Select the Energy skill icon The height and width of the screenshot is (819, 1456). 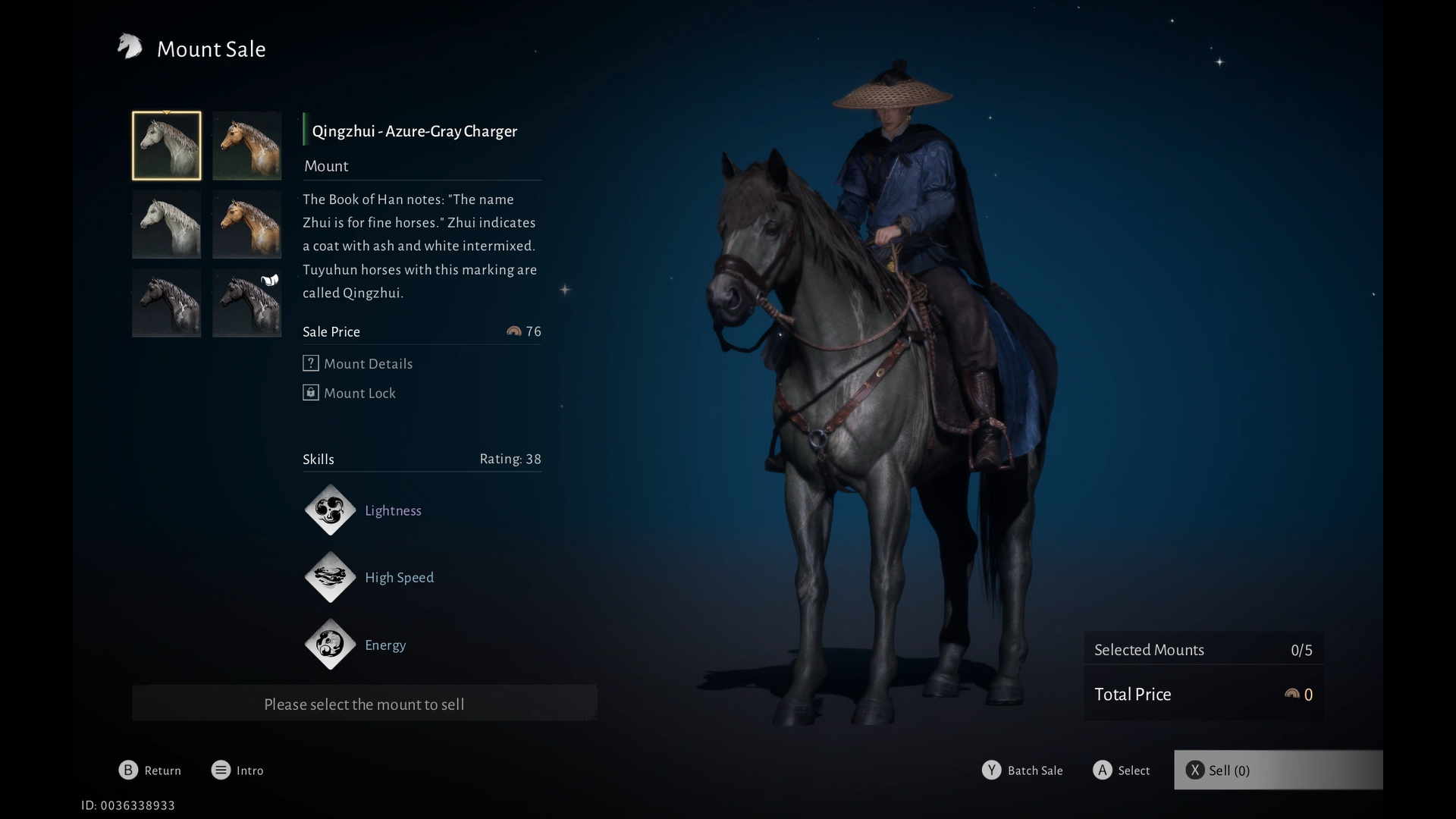[330, 645]
